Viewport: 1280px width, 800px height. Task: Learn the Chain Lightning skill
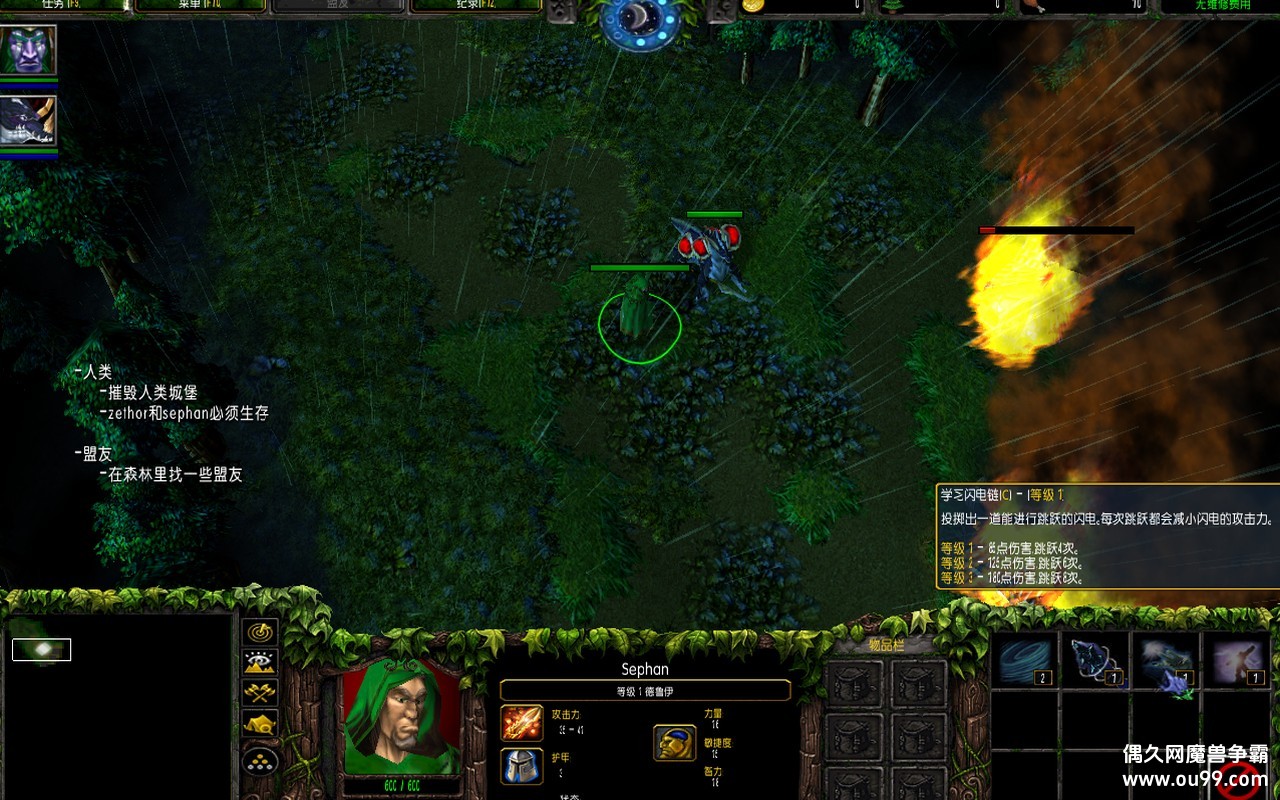(1165, 661)
